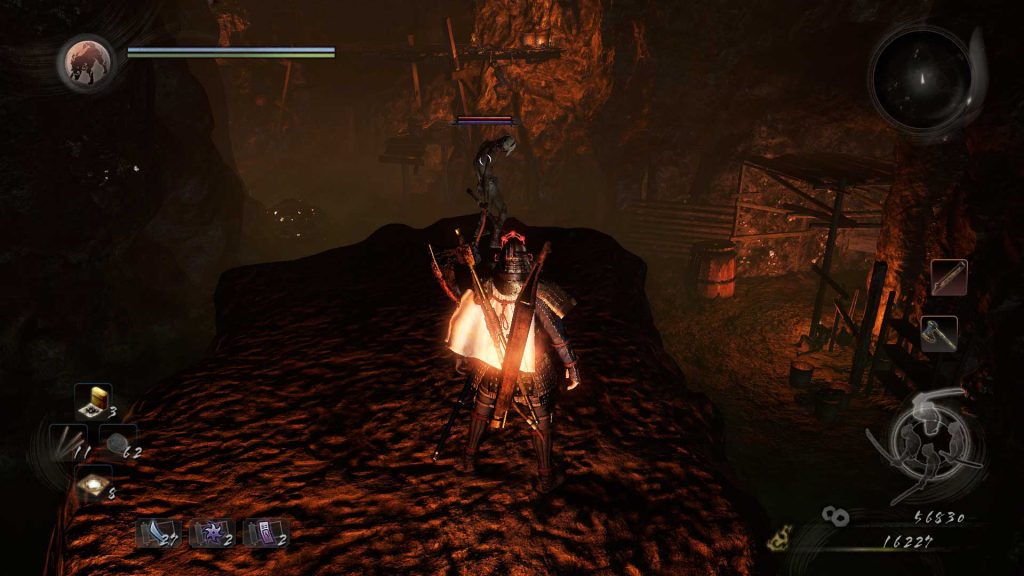This screenshot has height=576, width=1024.
Task: Select the purple shuriken scroll
Action: [x=211, y=532]
